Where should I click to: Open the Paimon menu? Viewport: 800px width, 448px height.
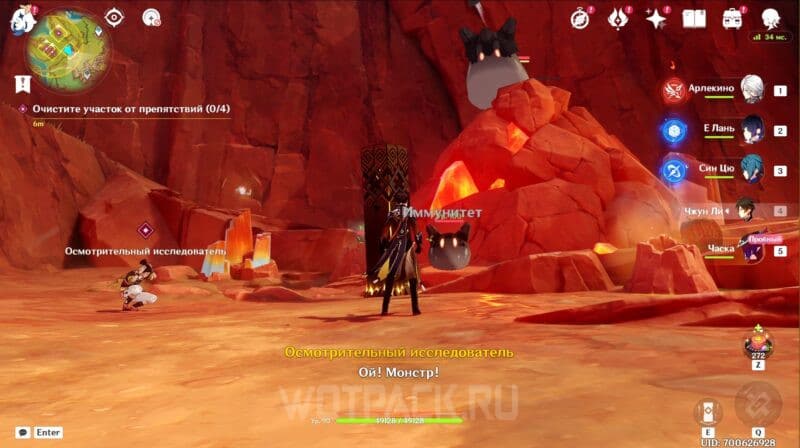tap(22, 17)
